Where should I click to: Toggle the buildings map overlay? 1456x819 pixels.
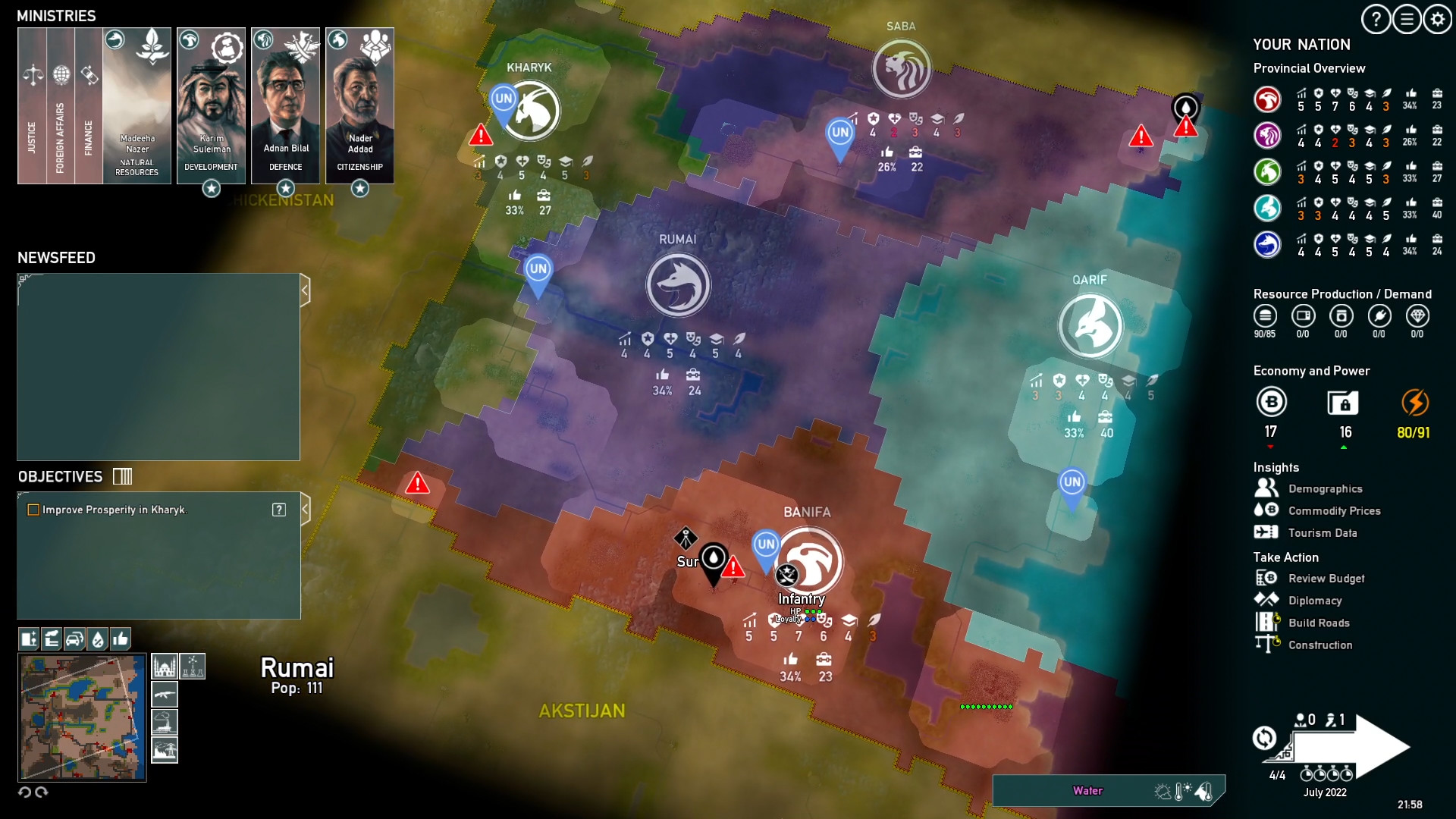pos(30,639)
